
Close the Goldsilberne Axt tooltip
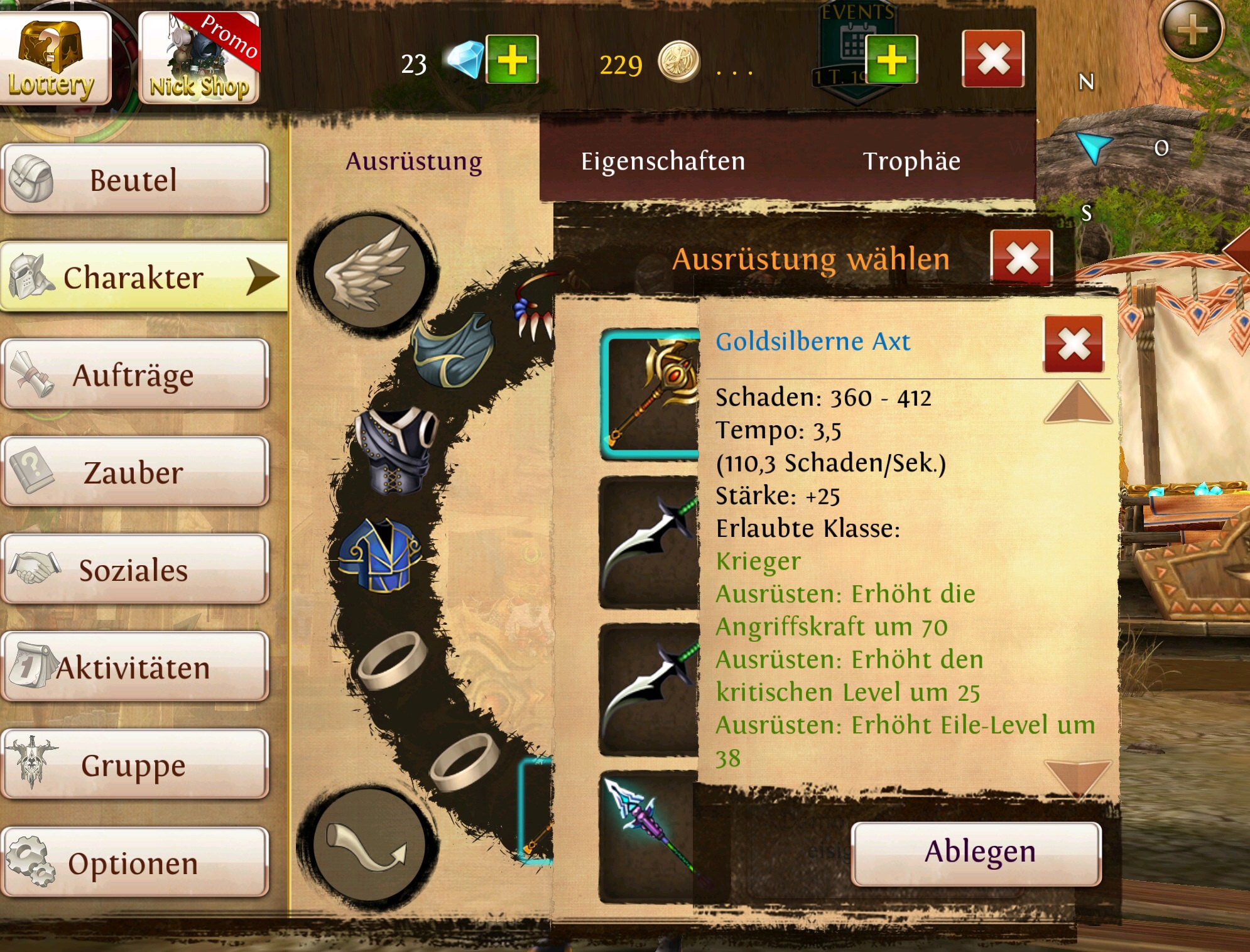[1073, 343]
